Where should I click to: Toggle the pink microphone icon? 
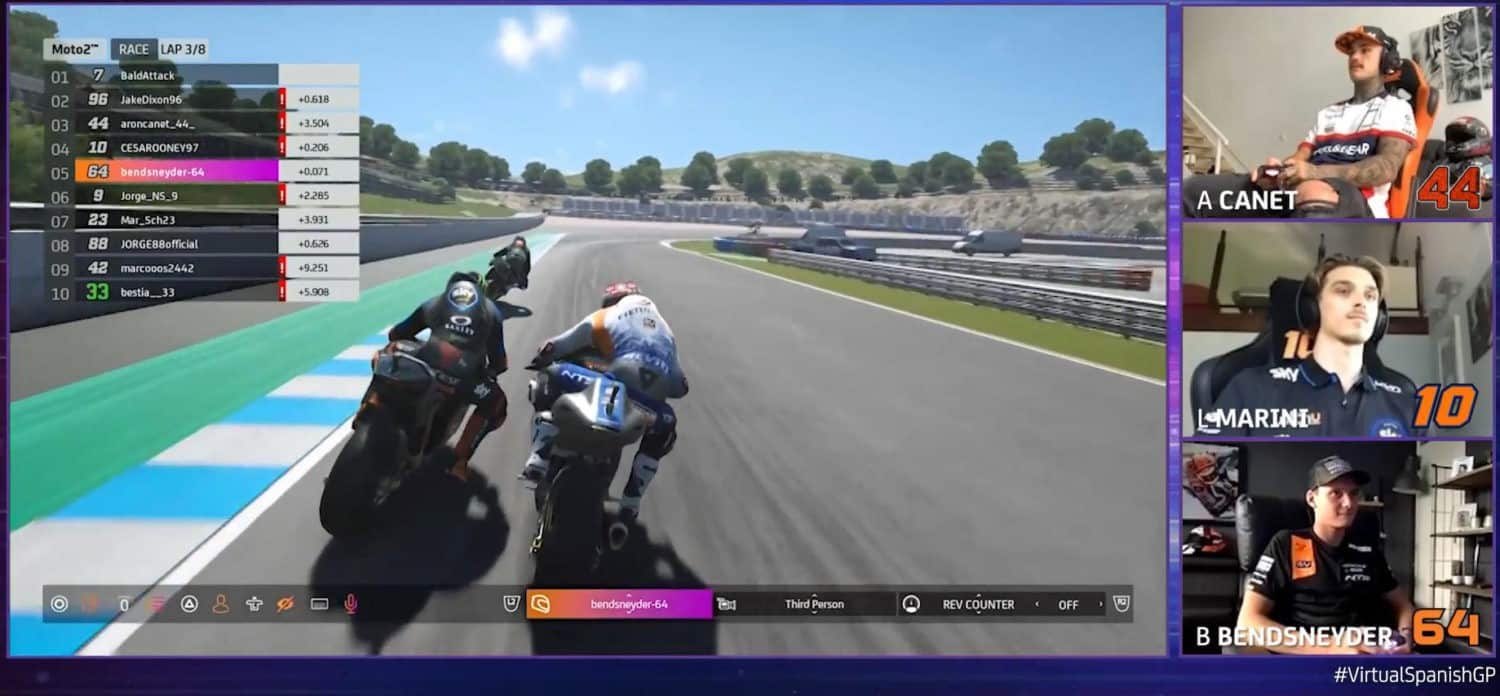click(351, 604)
